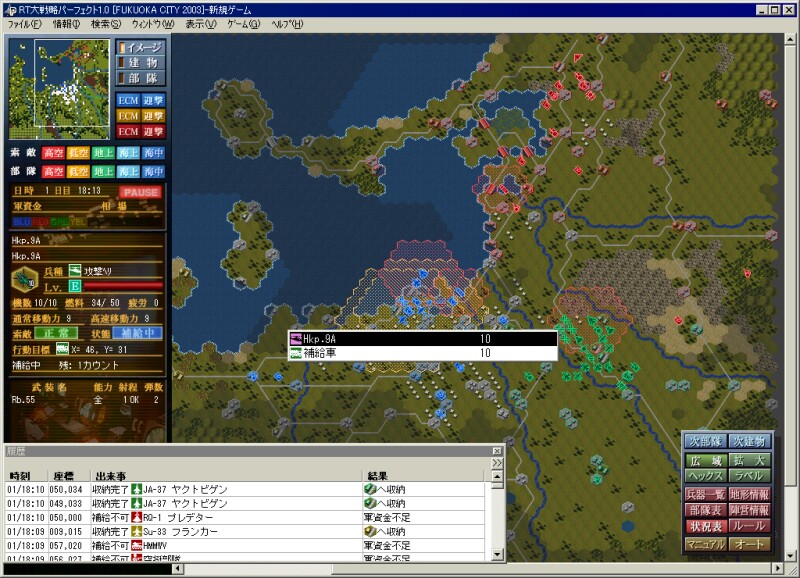The width and height of the screenshot is (800, 578).
Task: Open the マニュアル button
Action: point(705,544)
